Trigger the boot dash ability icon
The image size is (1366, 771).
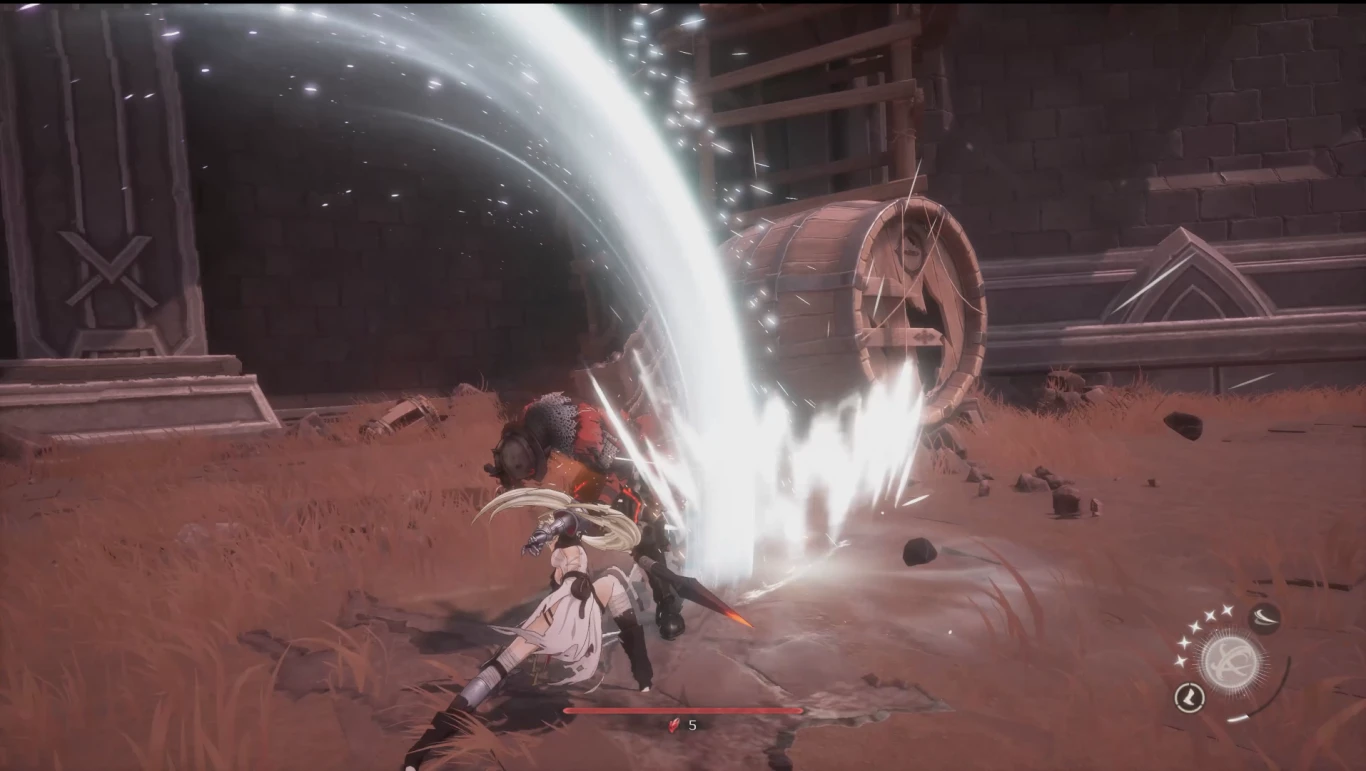tap(1189, 697)
